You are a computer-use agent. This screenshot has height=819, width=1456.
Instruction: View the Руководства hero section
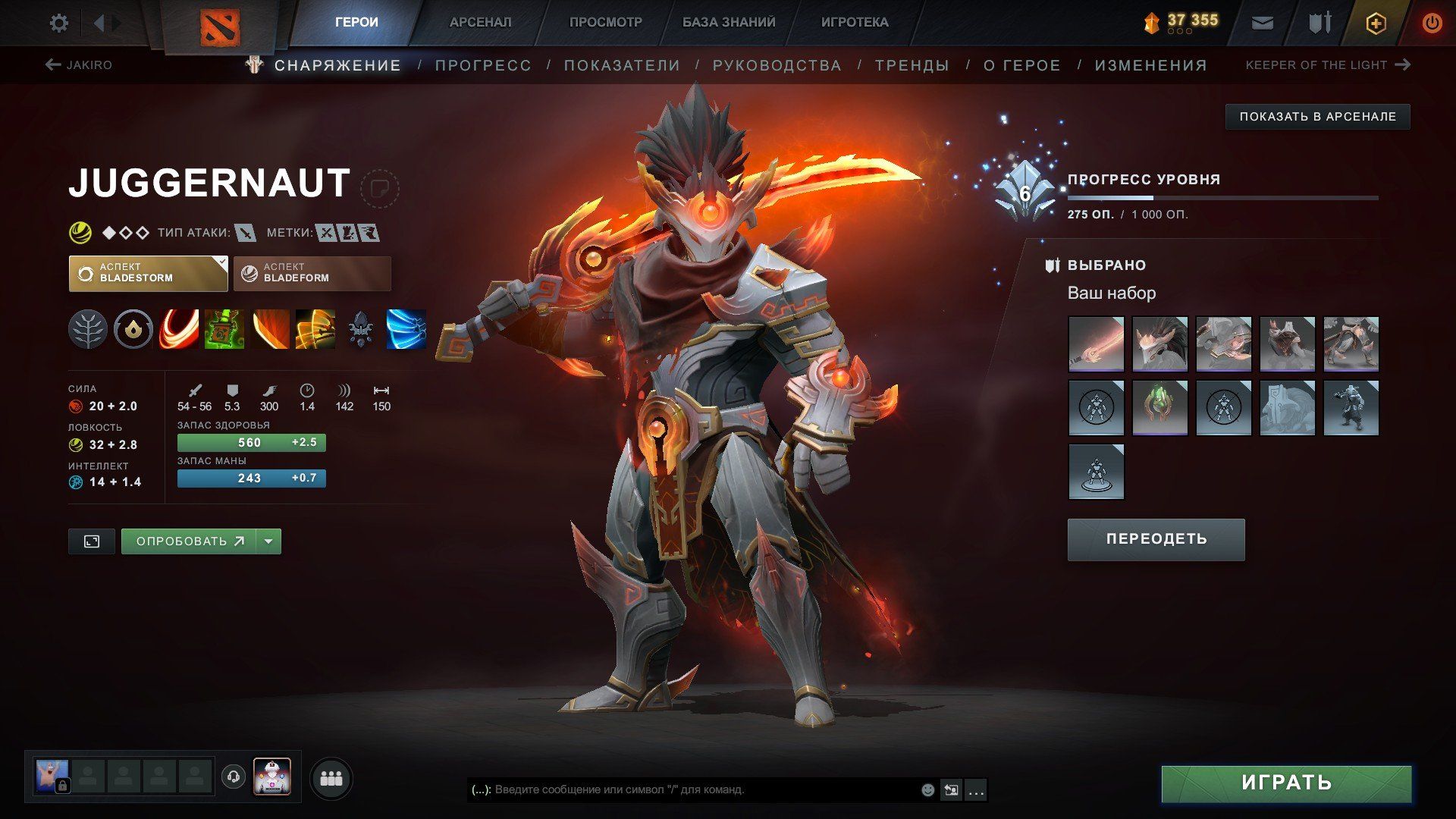point(777,65)
